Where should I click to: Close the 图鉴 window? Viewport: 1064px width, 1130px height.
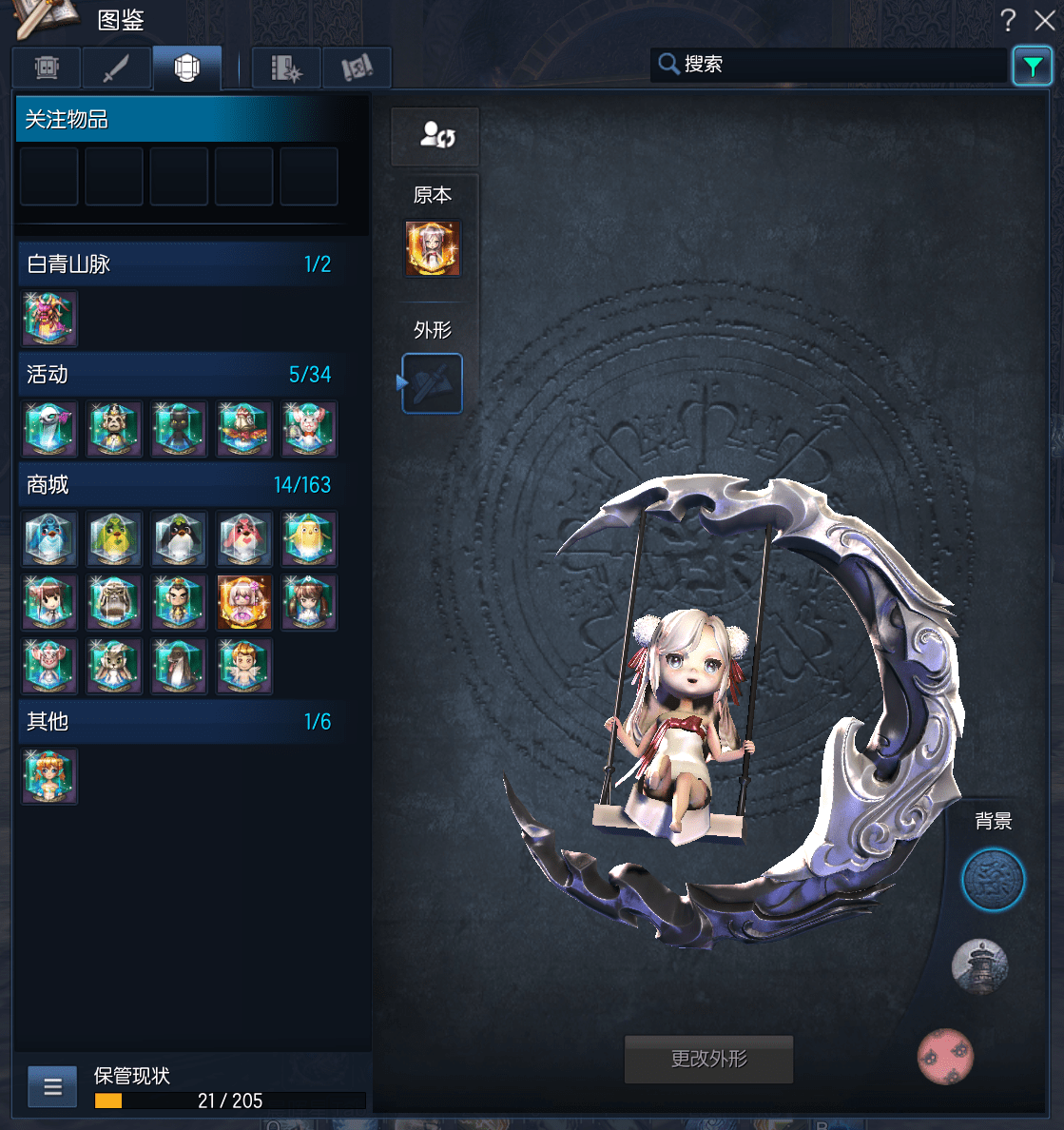1044,20
